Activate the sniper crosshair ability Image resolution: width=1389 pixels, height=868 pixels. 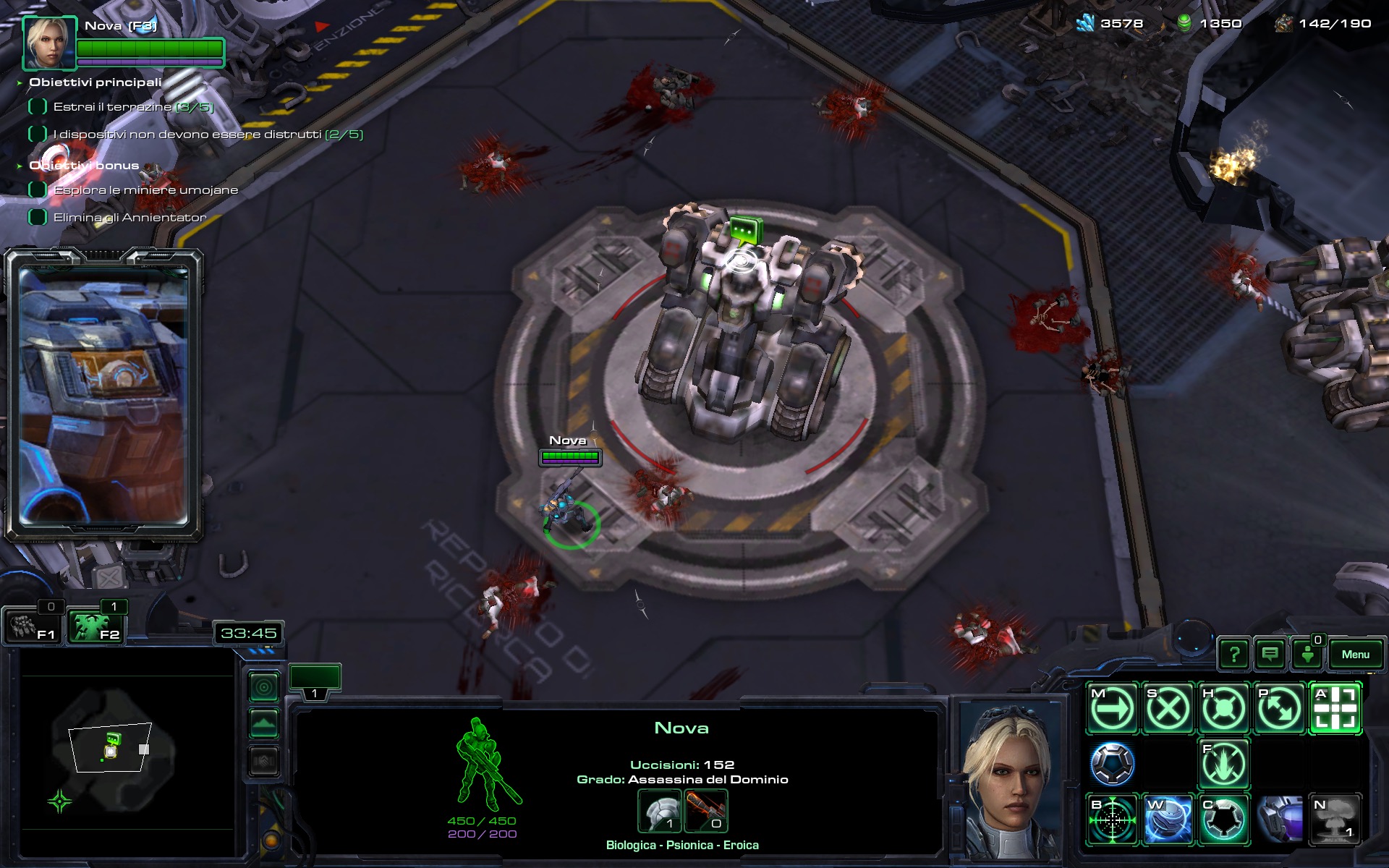pyautogui.click(x=1112, y=820)
